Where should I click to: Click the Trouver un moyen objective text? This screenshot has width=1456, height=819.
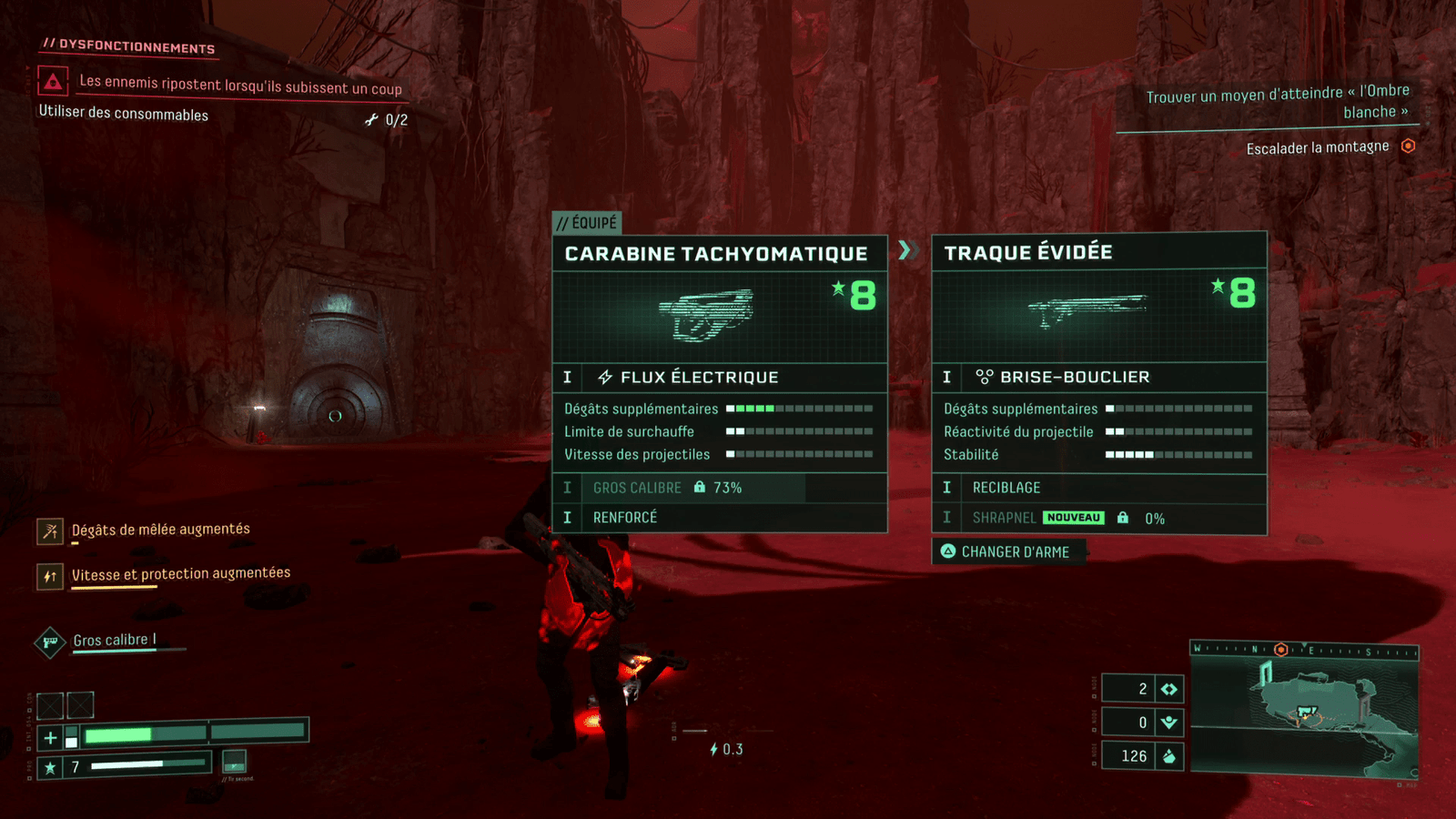(1277, 101)
